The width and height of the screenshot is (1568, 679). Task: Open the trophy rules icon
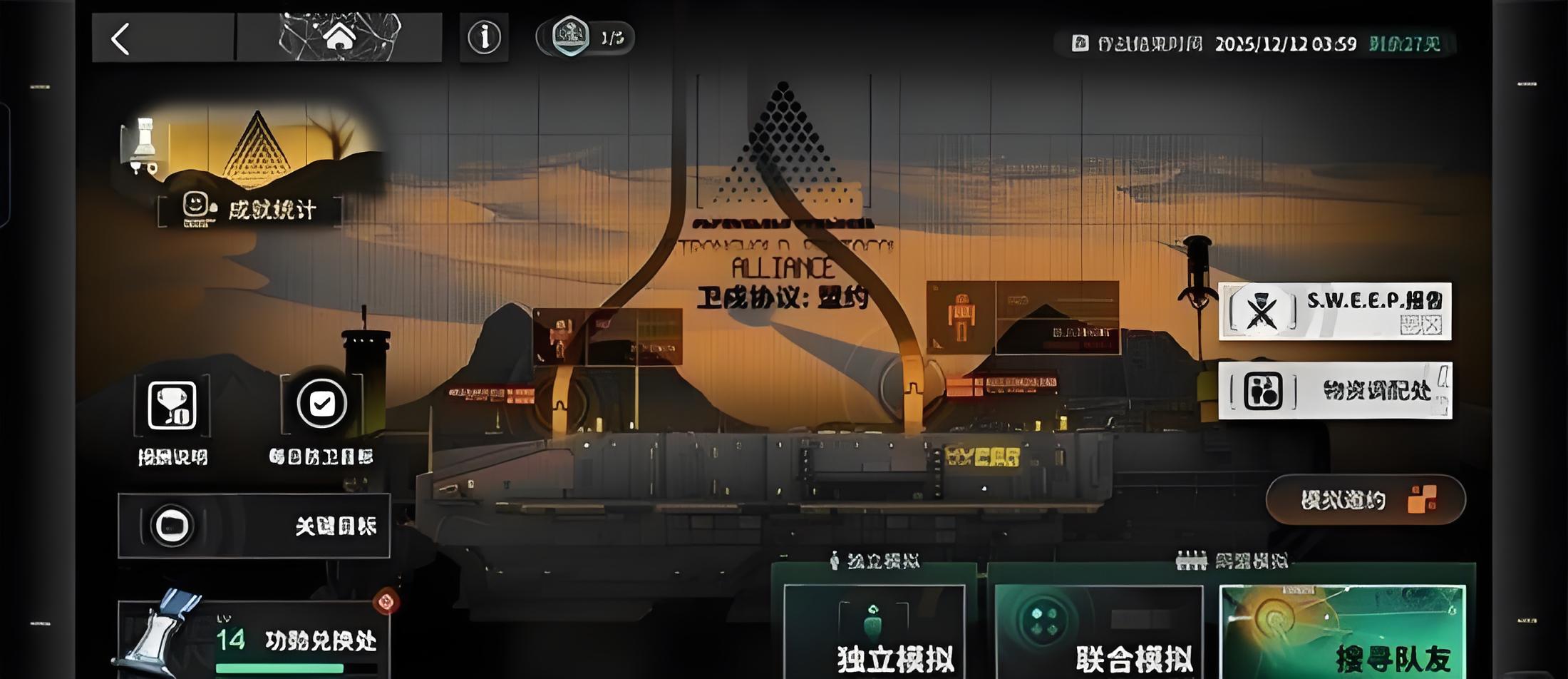tap(172, 406)
